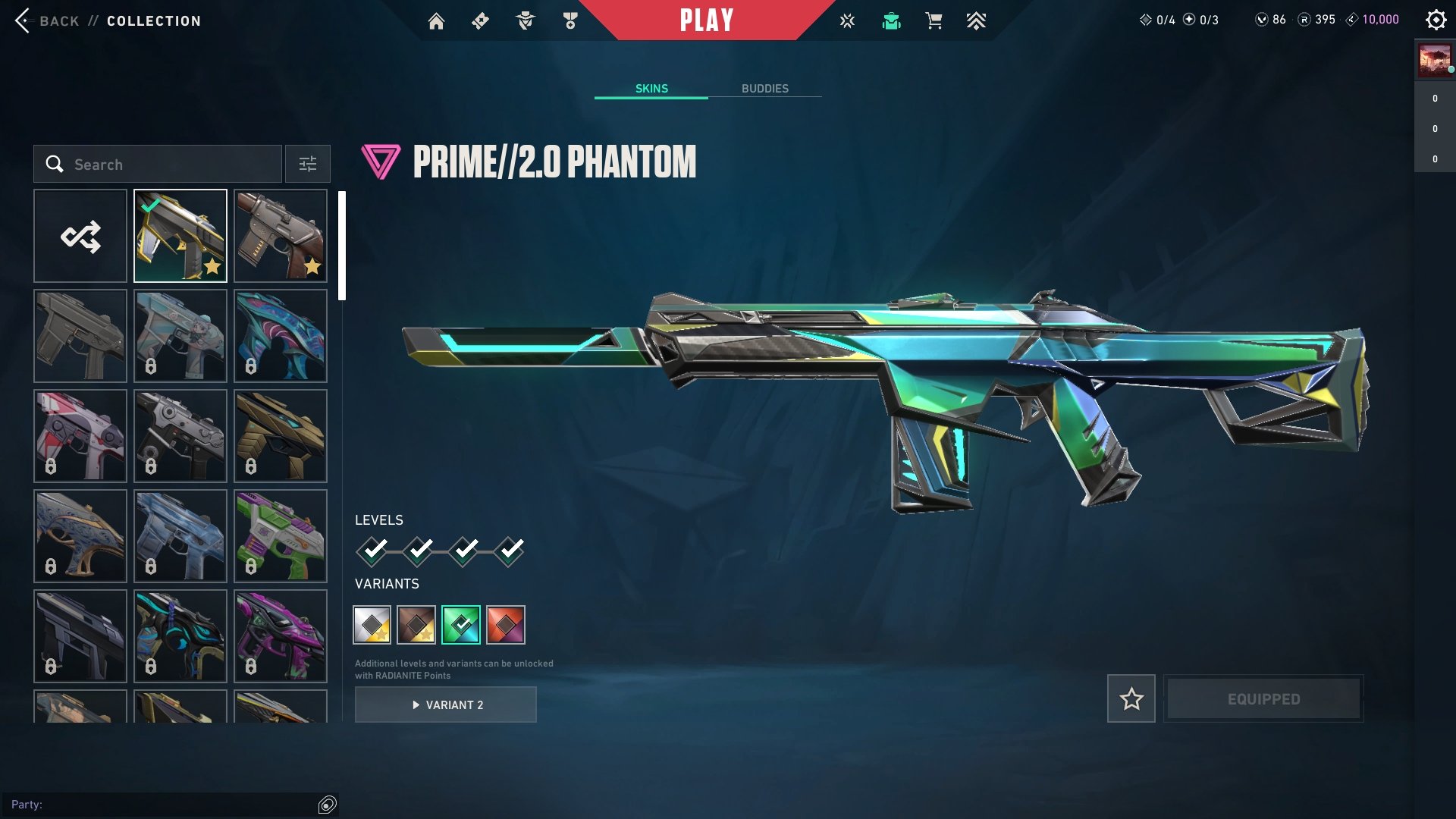Open the Home screen
The image size is (1456, 819).
point(438,20)
